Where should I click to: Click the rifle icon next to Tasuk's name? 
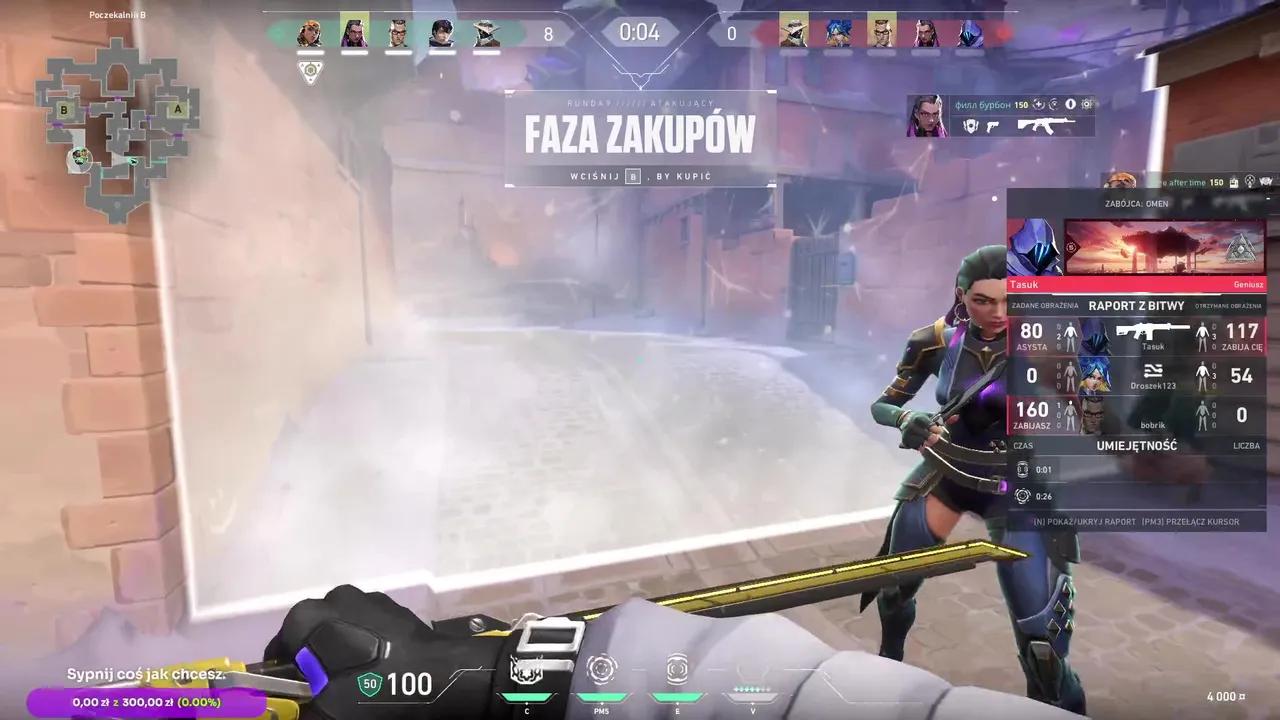(x=1152, y=331)
